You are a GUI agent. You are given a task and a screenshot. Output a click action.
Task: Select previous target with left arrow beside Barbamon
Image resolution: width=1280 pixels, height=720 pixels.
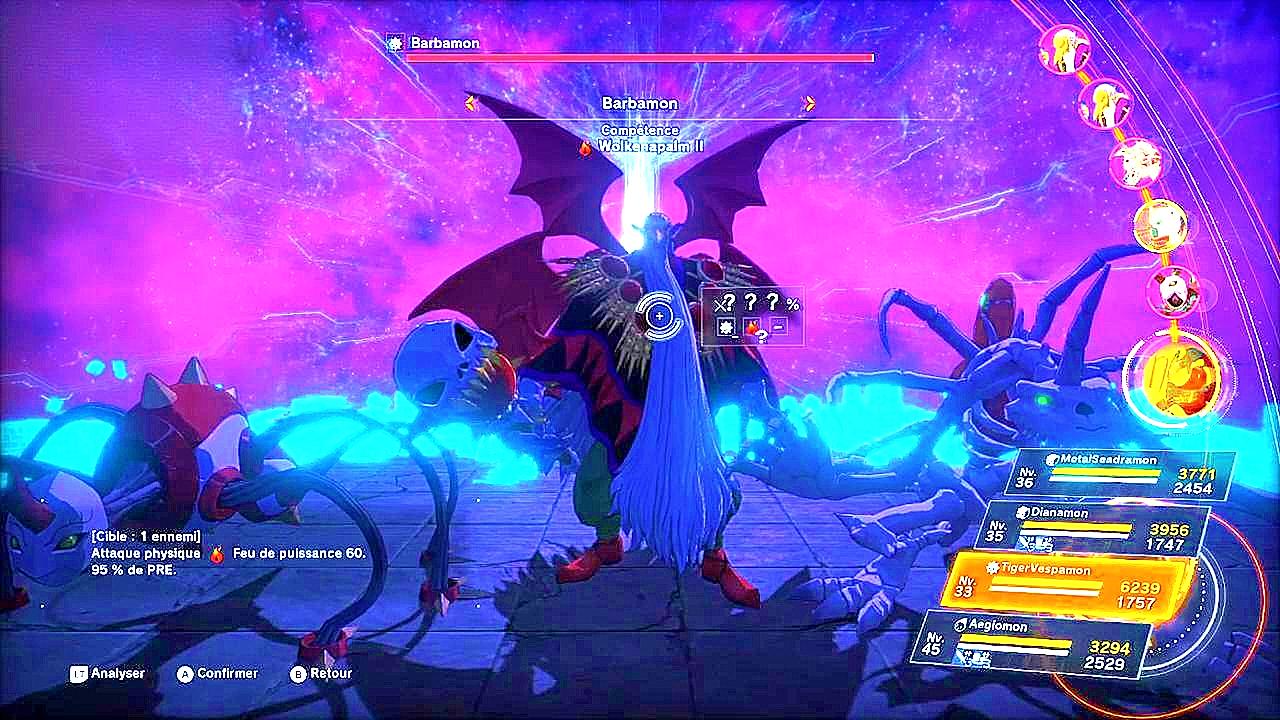point(471,103)
